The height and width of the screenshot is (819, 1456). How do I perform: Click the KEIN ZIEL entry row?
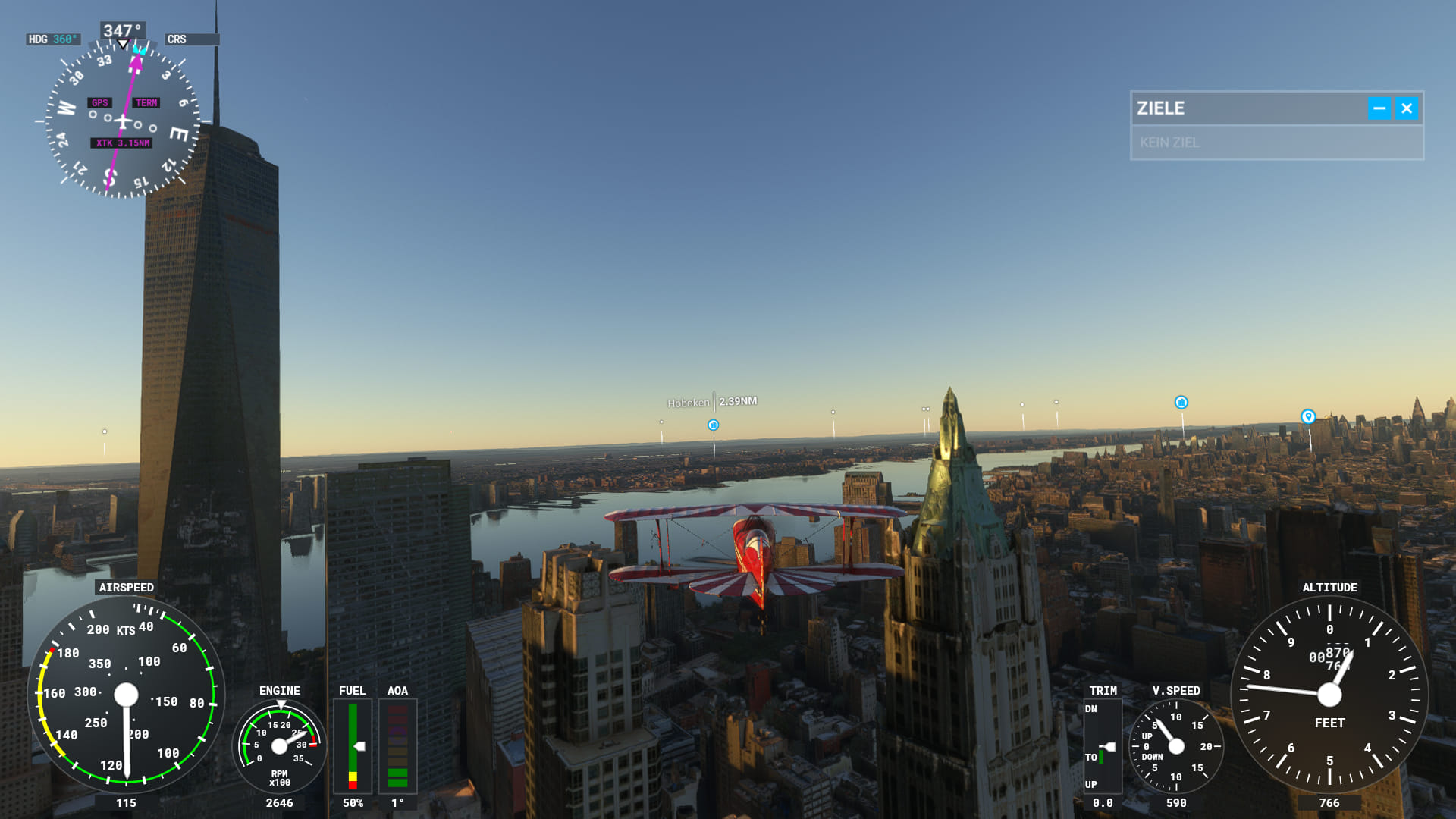tap(1276, 143)
